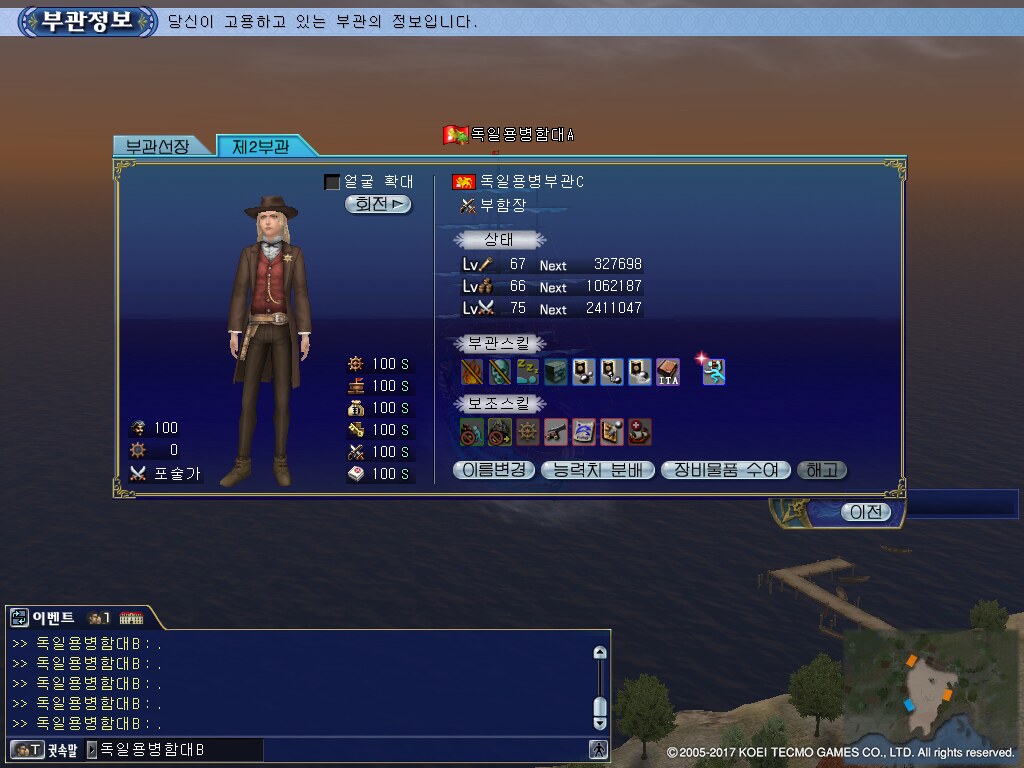
Task: Select the ITA book officer skill icon
Action: [x=668, y=372]
